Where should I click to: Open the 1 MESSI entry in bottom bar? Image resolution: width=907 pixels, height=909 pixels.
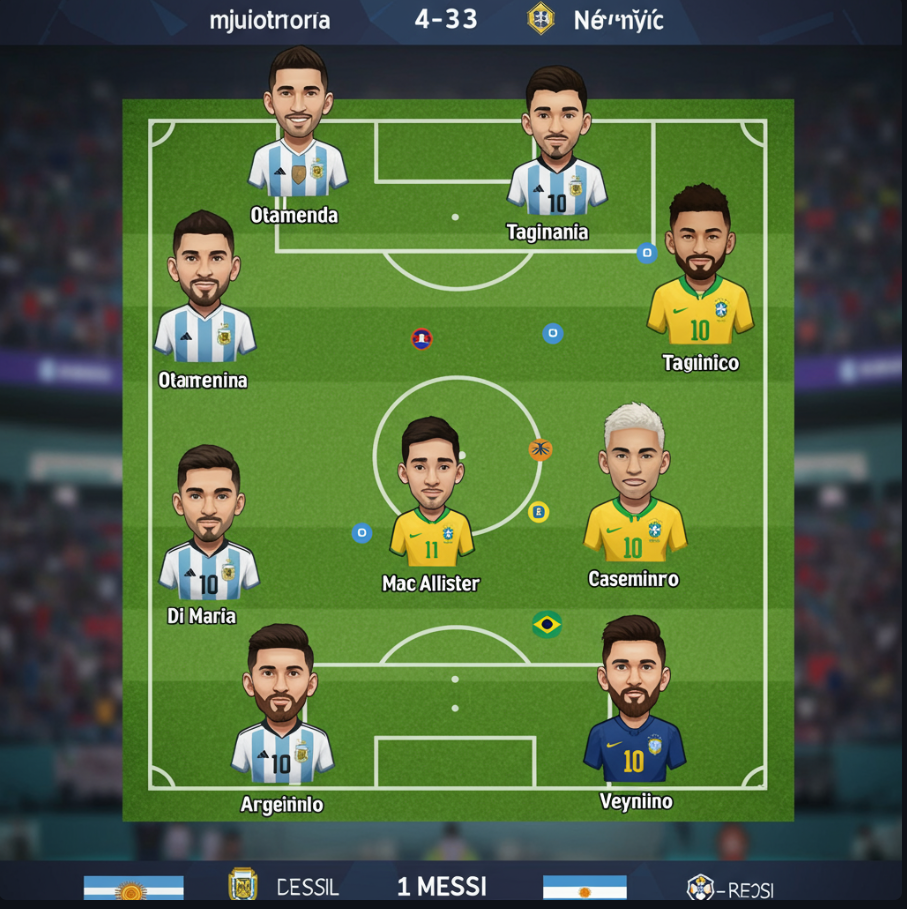[x=441, y=886]
